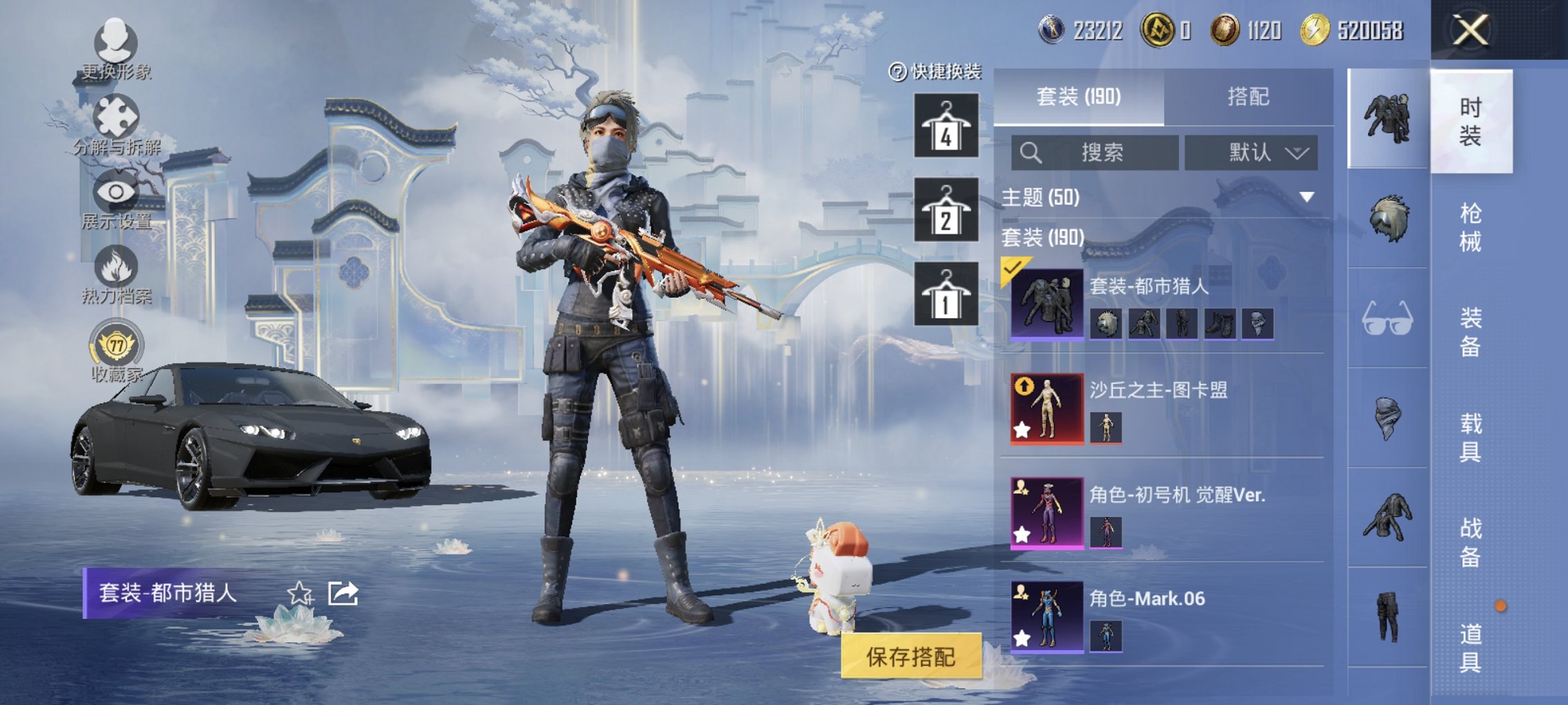Expand the 主题 (50) theme section
The image size is (1568, 705).
click(1306, 198)
